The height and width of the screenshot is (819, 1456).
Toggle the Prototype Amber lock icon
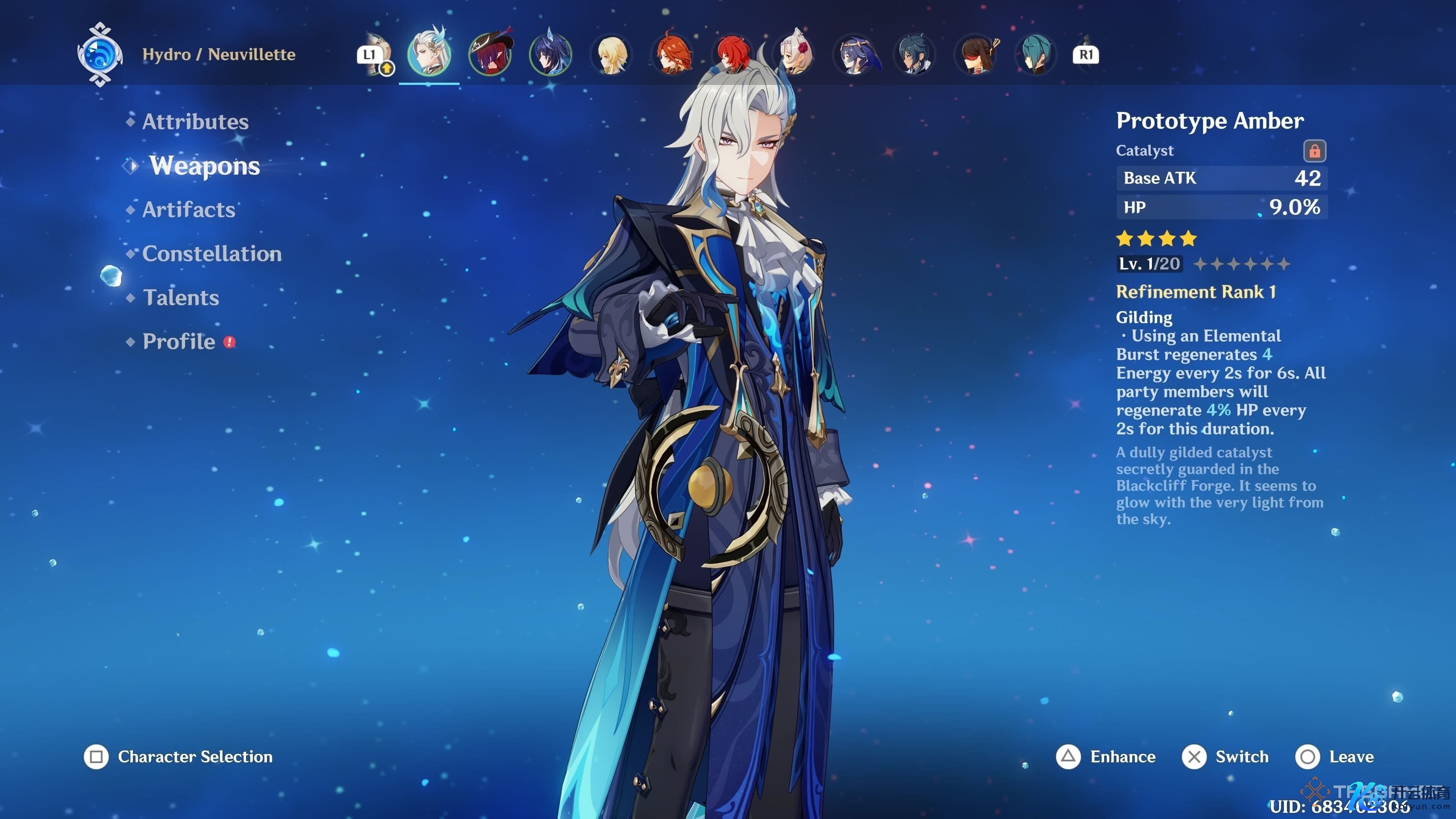(x=1314, y=151)
